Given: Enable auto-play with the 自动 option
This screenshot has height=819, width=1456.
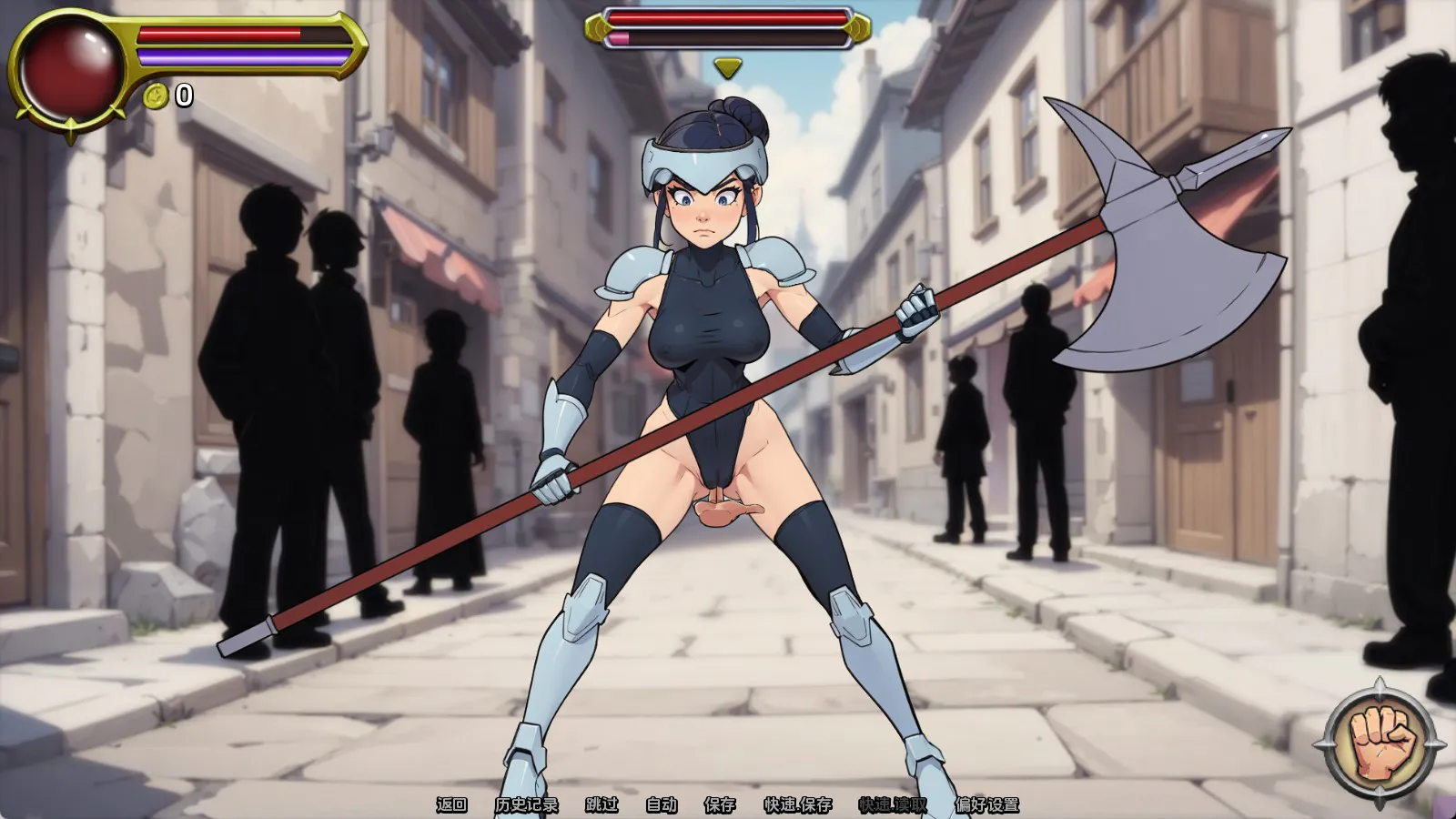Looking at the screenshot, I should [662, 804].
